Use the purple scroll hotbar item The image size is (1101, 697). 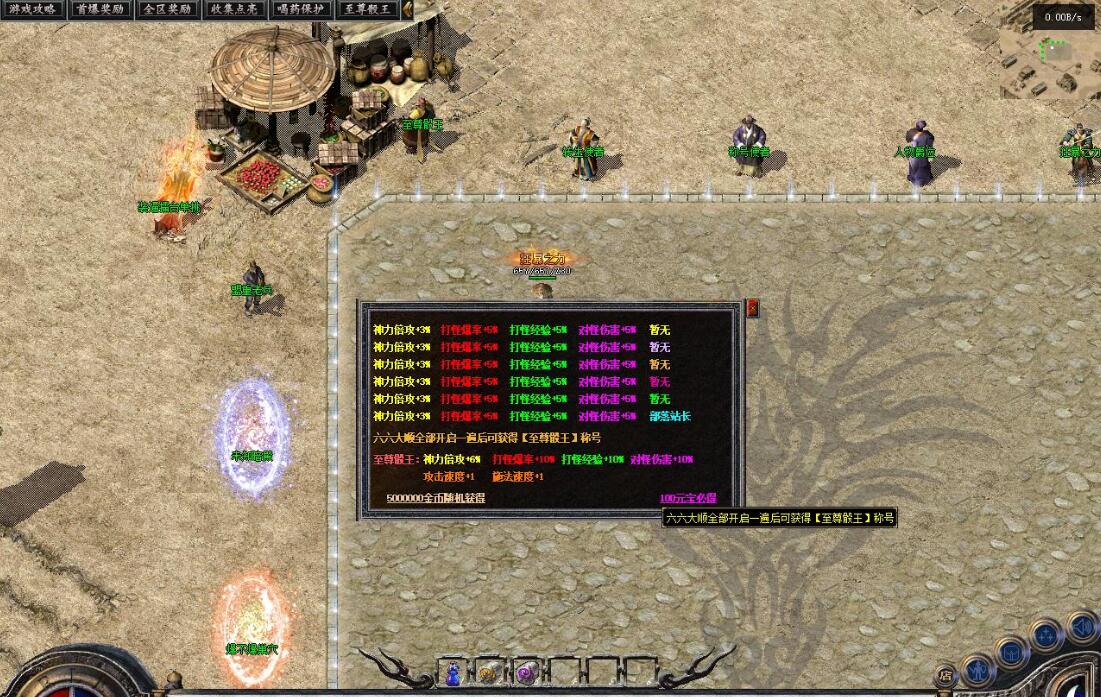pyautogui.click(x=524, y=673)
